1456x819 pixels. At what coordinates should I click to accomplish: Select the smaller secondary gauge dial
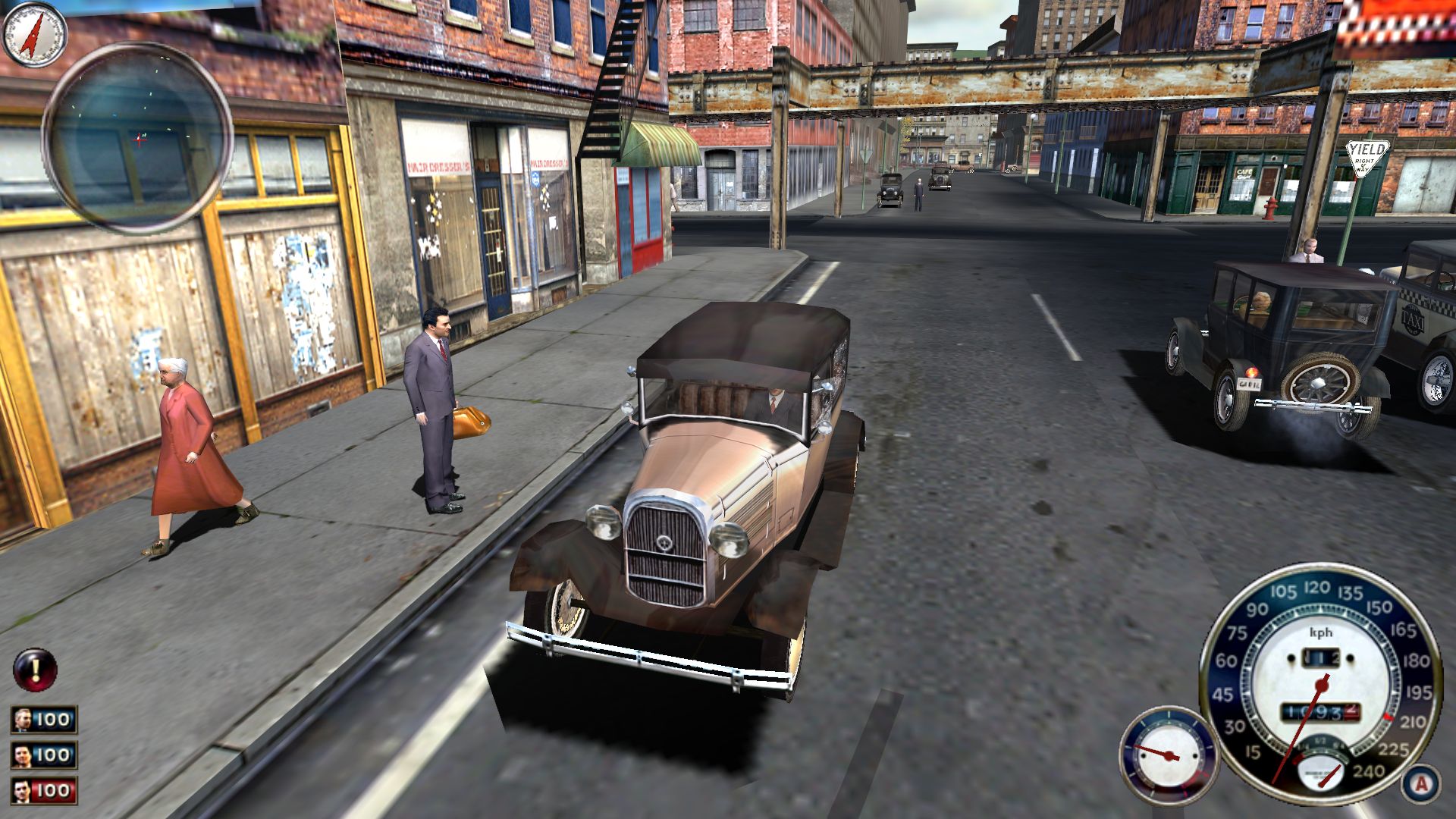coord(1169,756)
